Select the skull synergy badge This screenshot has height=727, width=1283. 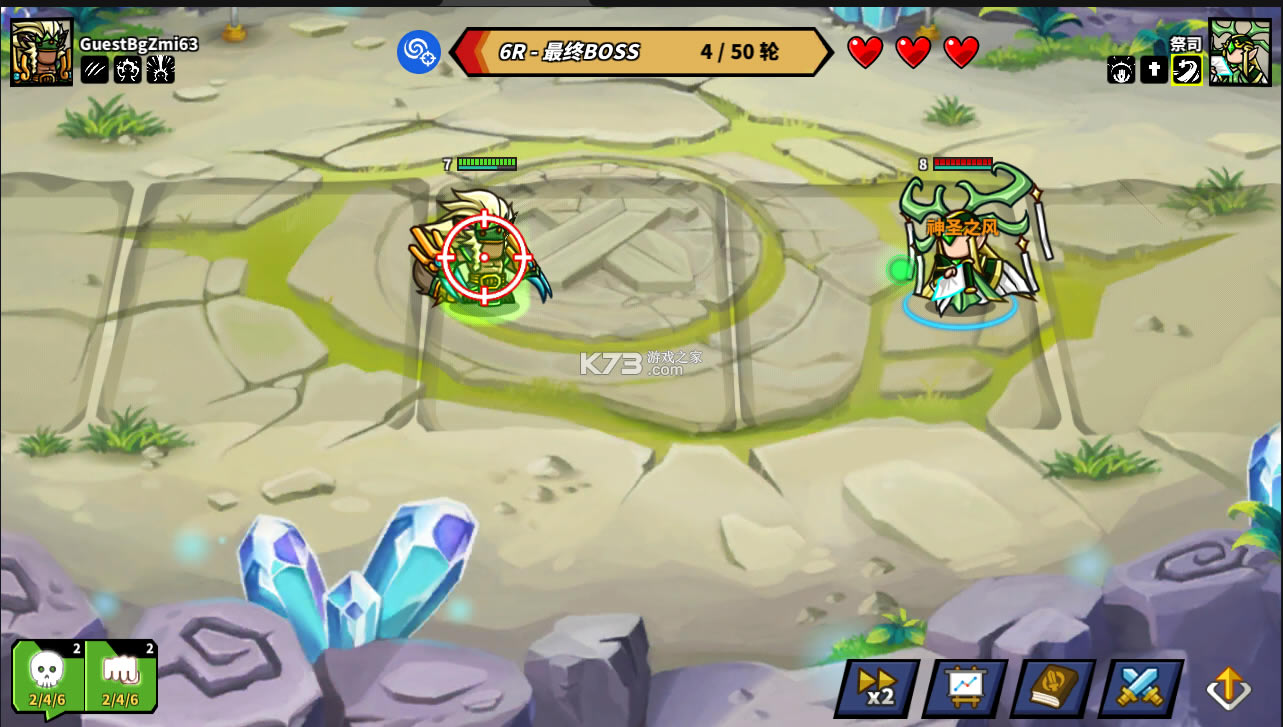click(47, 676)
